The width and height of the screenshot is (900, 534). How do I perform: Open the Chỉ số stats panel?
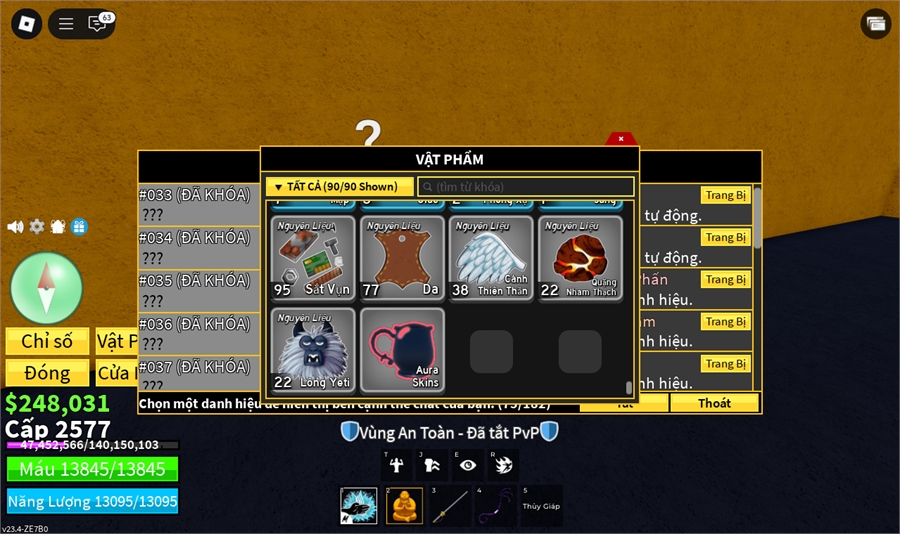47,342
